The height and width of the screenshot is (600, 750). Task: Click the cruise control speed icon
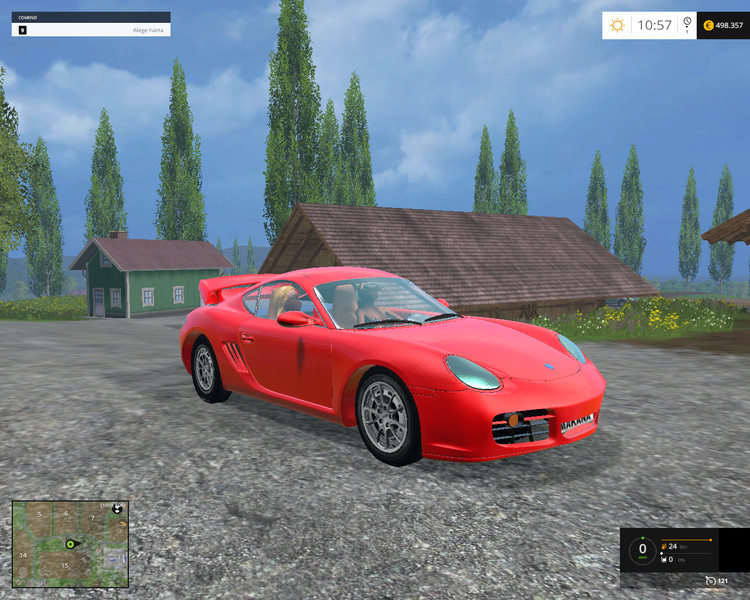(713, 581)
